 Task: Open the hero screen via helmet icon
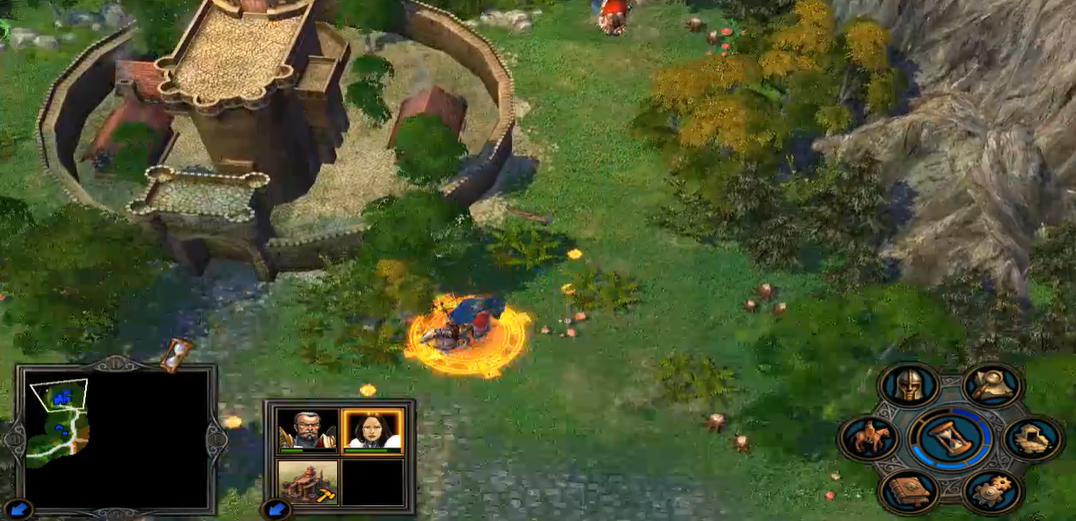pyautogui.click(x=909, y=386)
